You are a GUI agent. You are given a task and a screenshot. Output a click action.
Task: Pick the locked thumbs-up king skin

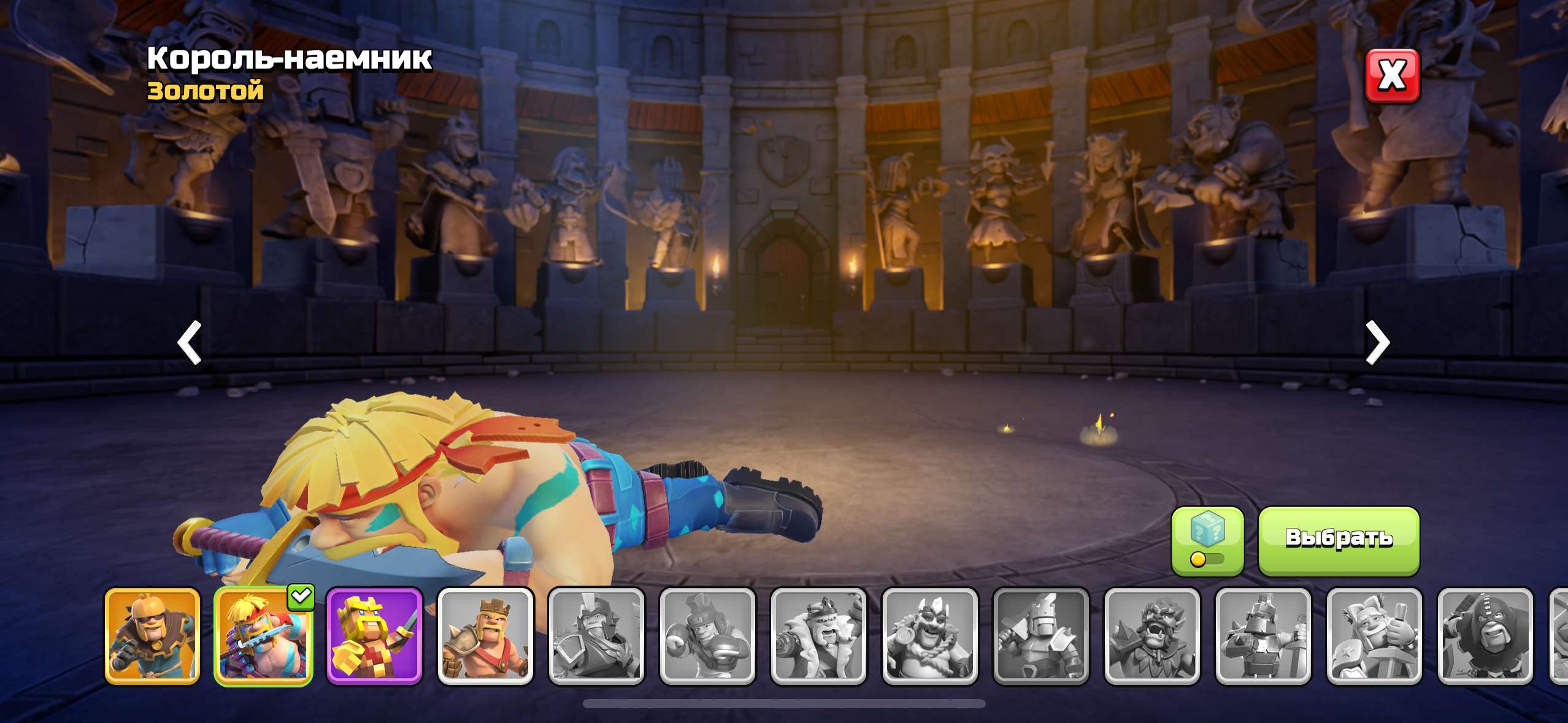coord(1374,636)
